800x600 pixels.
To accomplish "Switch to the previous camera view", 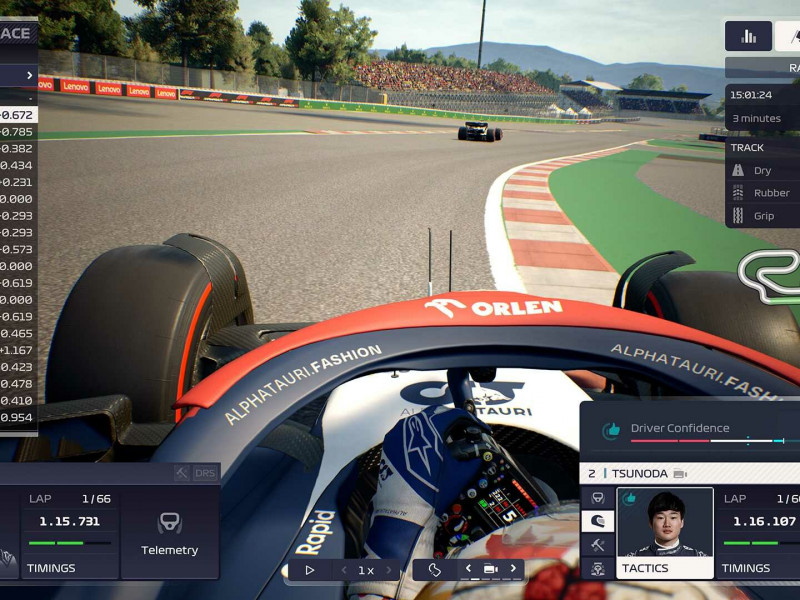I will click(468, 569).
